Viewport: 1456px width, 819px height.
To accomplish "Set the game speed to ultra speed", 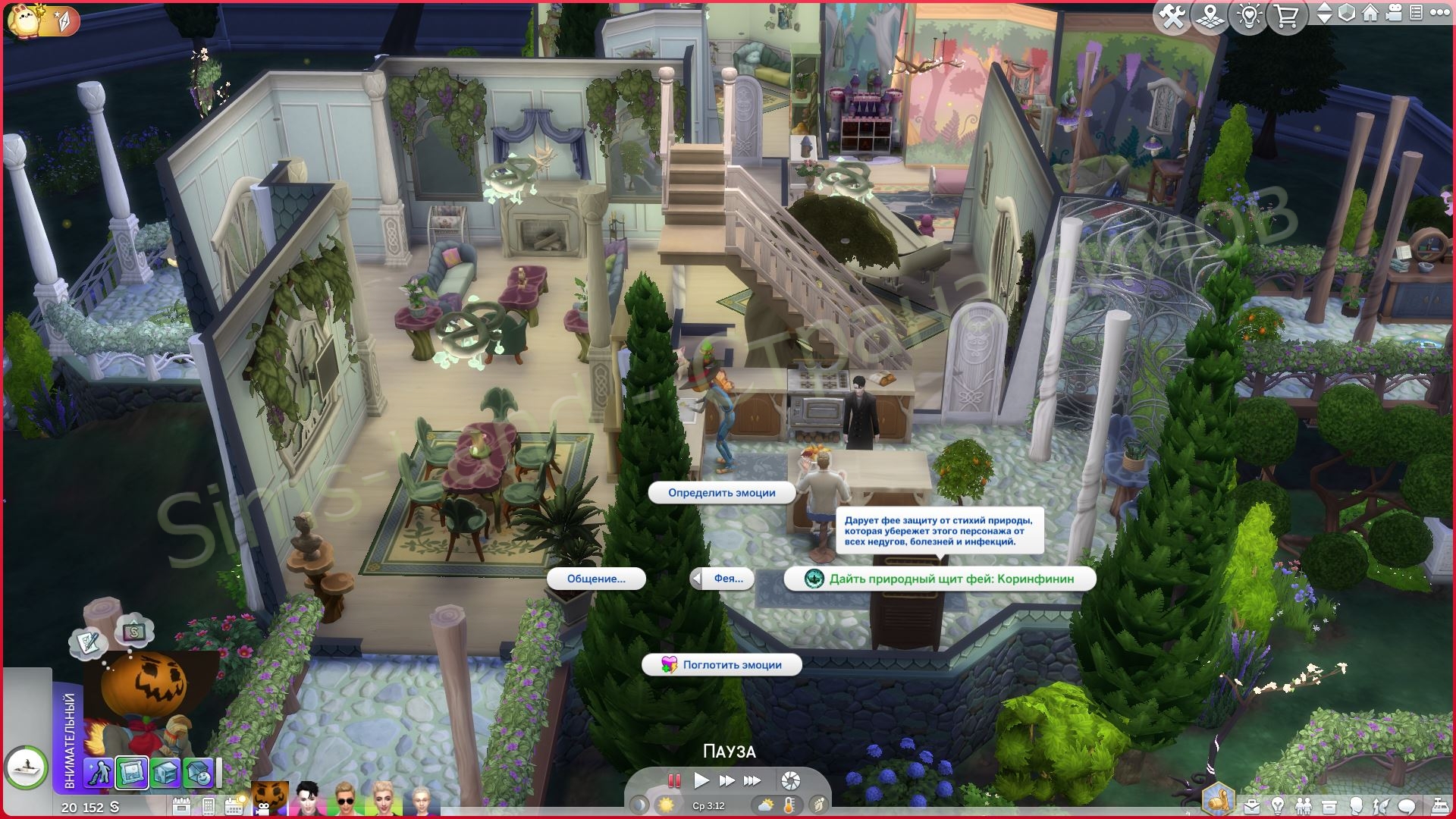I will pos(752,780).
